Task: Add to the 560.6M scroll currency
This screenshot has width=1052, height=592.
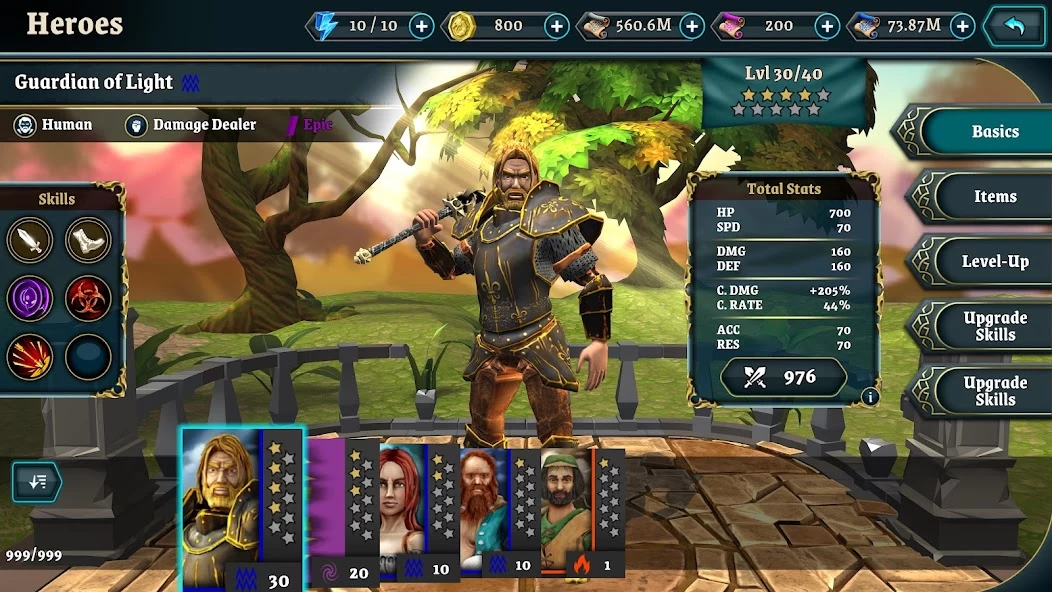Action: [692, 26]
